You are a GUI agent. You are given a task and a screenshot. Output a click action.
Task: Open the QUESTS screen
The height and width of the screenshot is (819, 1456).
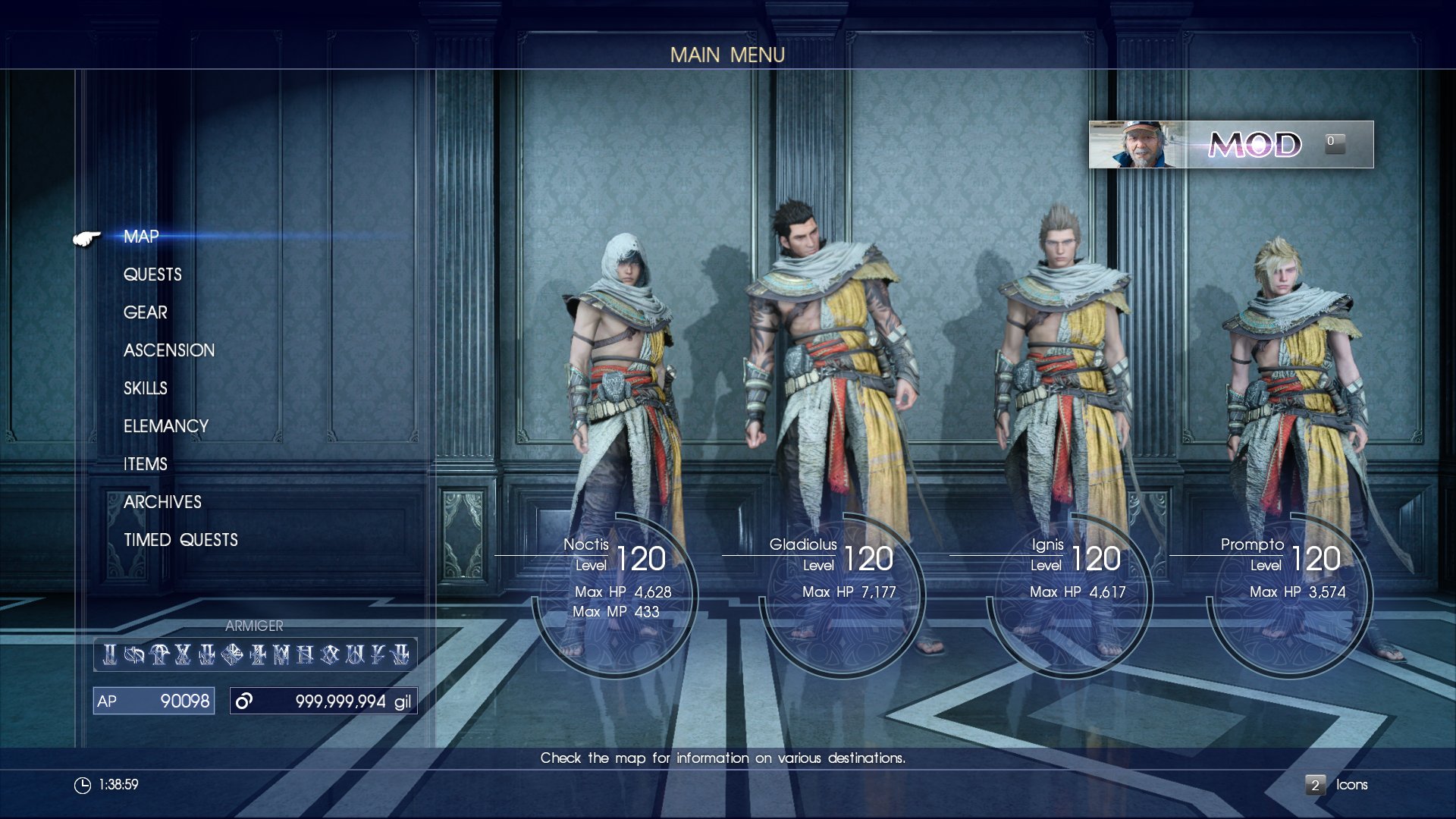coord(152,275)
